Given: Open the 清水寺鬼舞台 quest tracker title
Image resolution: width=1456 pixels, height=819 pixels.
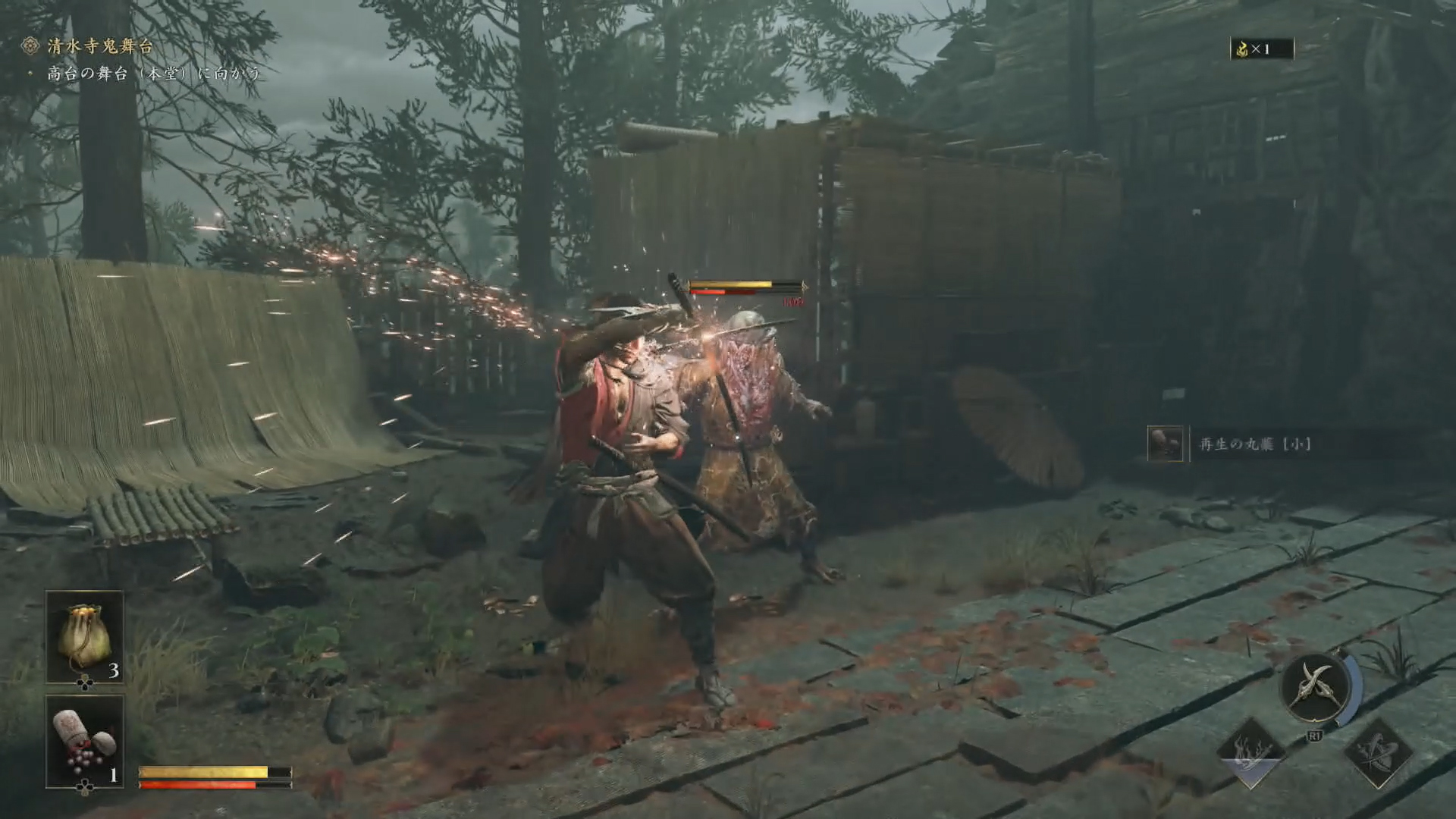Looking at the screenshot, I should point(99,46).
